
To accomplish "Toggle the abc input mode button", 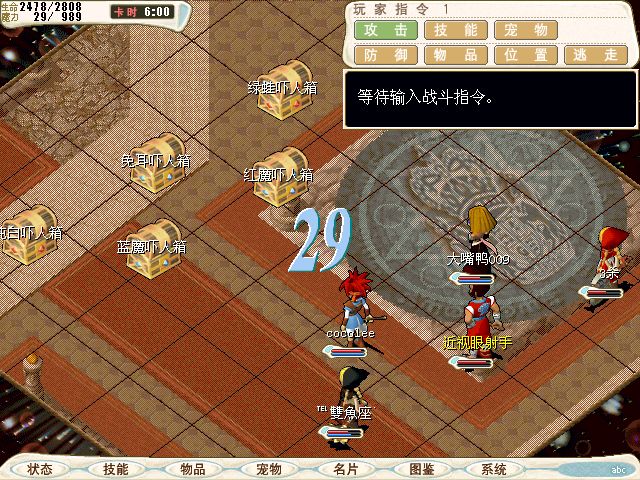I will [617, 469].
